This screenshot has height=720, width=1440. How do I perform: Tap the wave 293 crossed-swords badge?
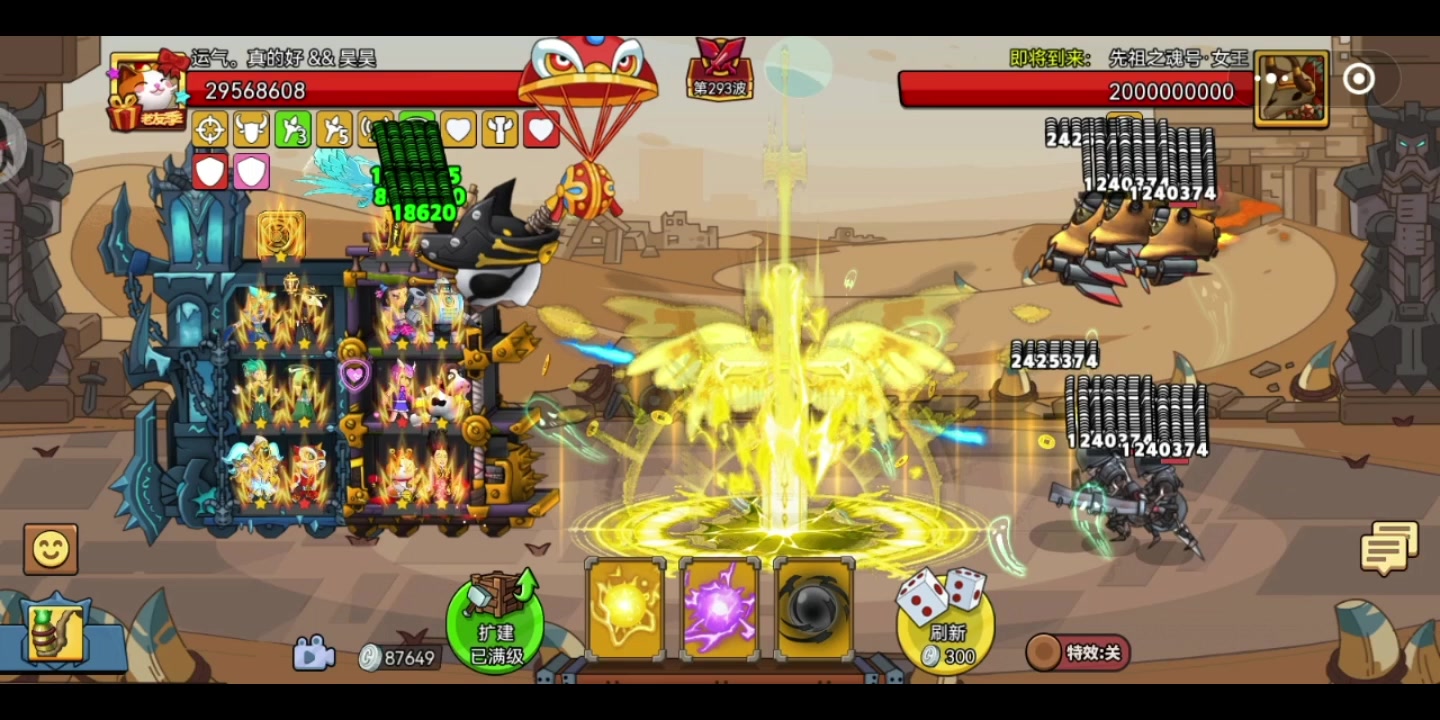[x=720, y=68]
